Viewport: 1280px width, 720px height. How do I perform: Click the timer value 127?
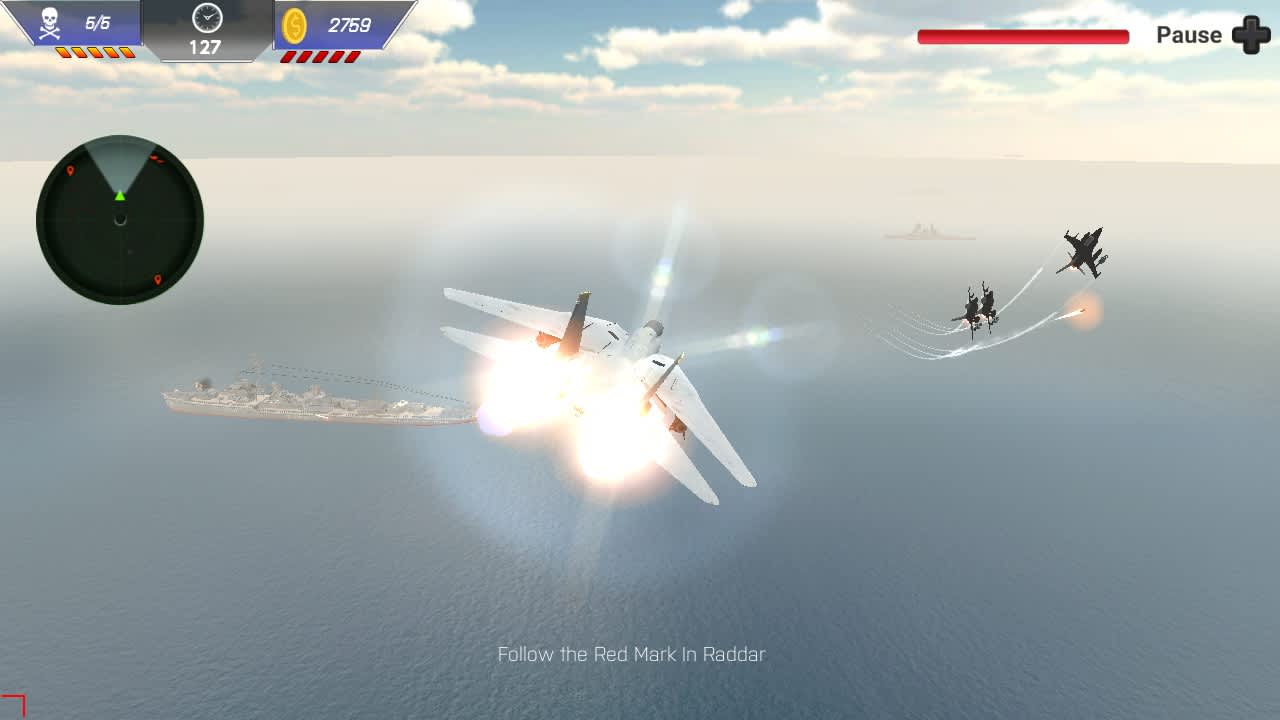[x=207, y=44]
